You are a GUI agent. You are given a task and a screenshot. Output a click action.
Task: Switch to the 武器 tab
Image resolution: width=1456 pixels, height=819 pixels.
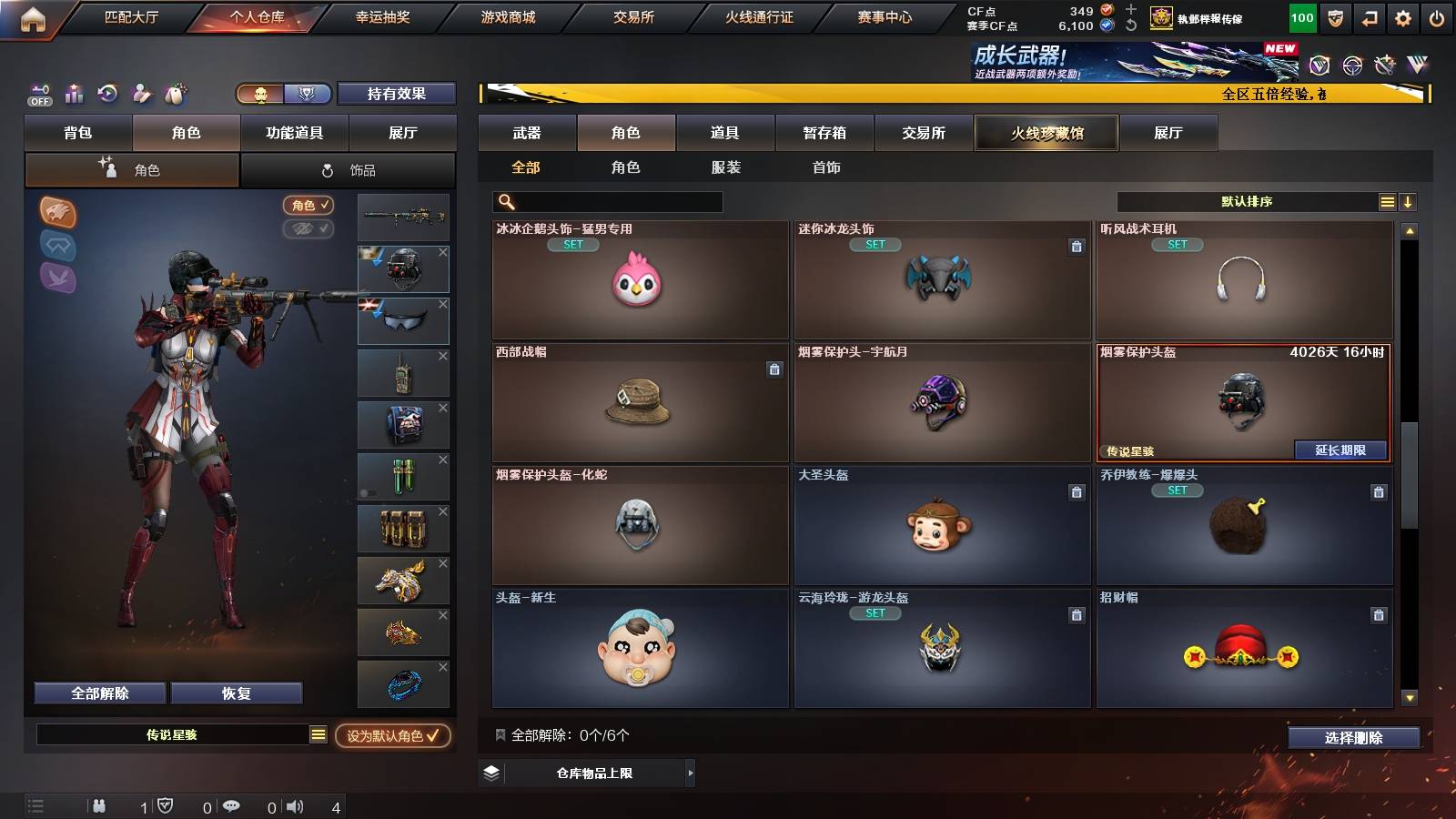(528, 133)
